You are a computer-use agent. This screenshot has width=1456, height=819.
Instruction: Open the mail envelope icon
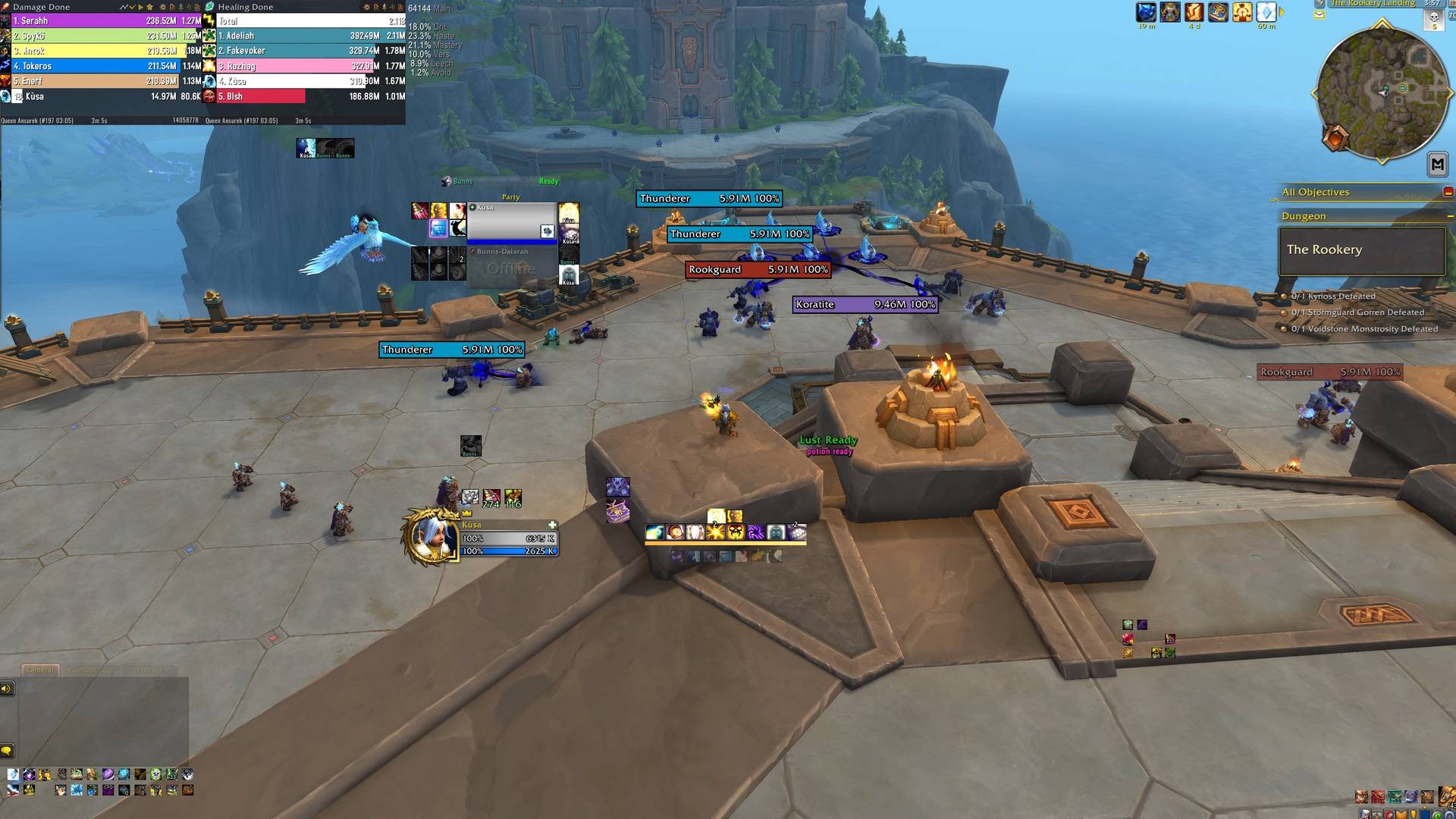1319,14
